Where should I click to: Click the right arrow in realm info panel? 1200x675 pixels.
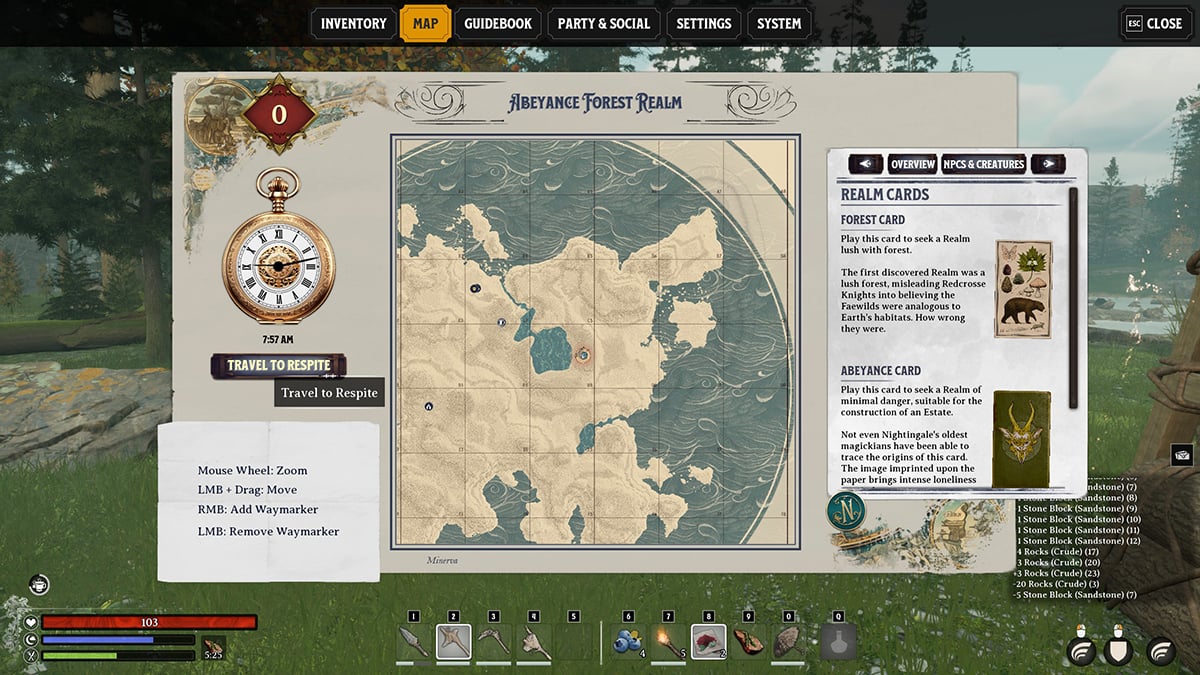click(x=1047, y=164)
